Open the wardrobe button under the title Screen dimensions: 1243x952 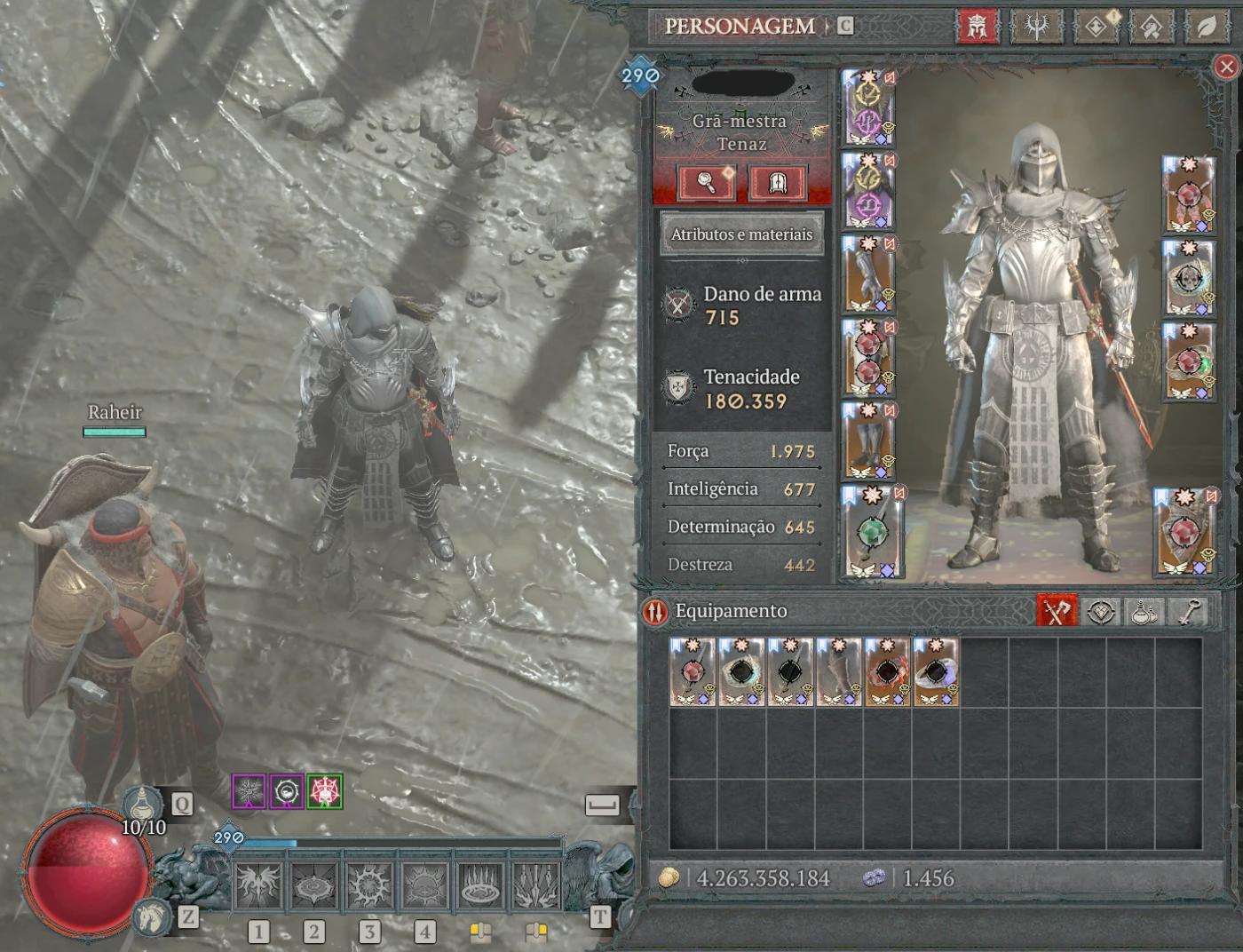778,183
